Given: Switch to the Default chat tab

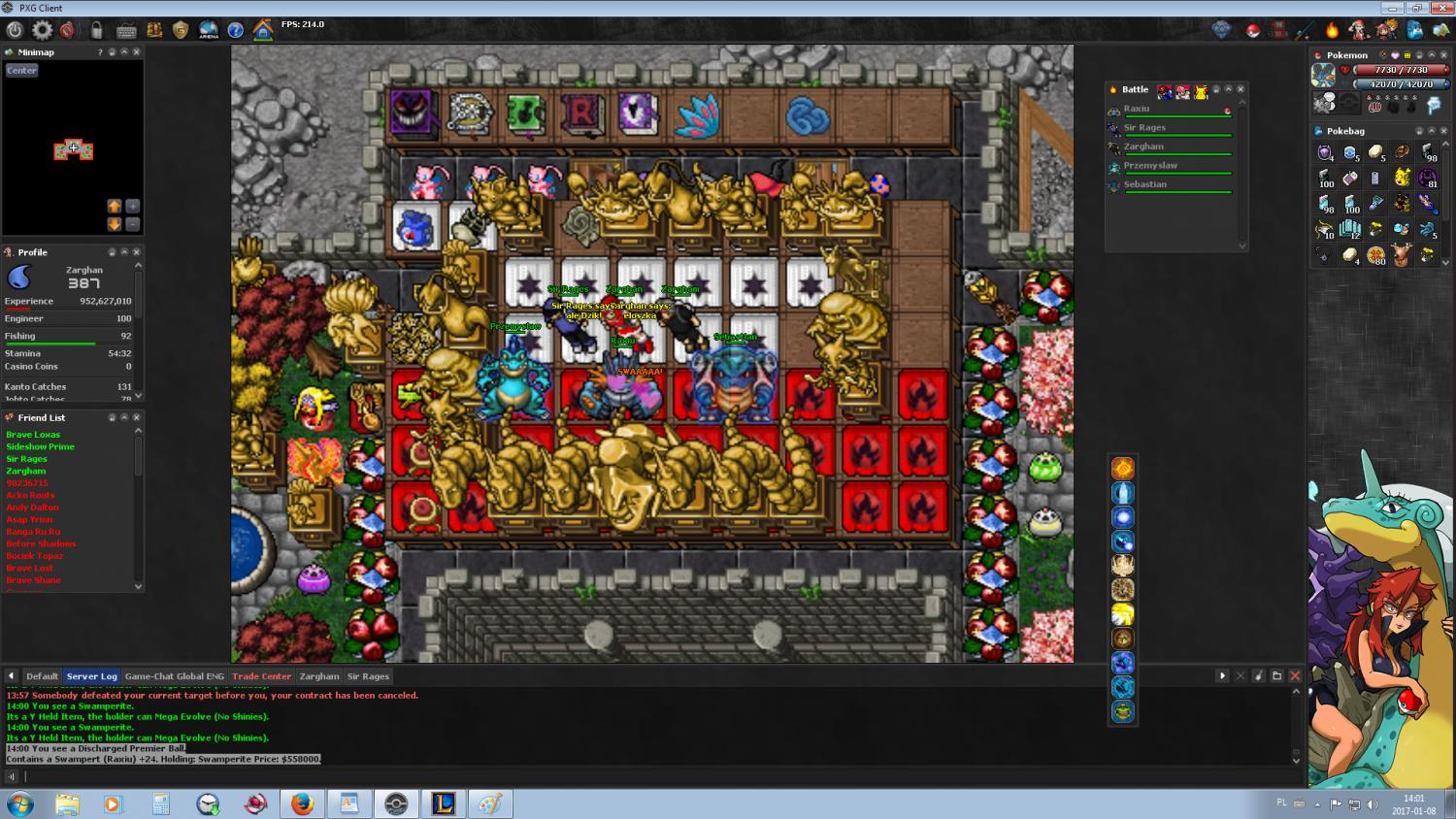Looking at the screenshot, I should (x=42, y=676).
